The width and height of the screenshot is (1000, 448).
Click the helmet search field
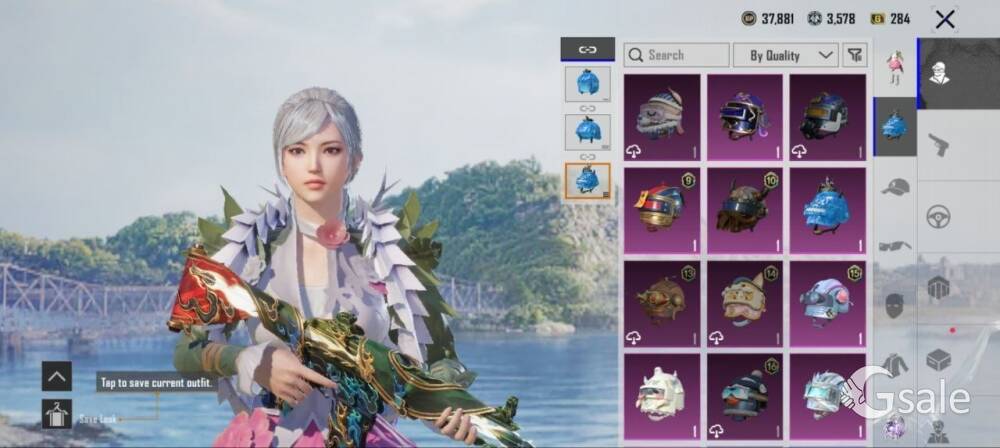point(676,55)
